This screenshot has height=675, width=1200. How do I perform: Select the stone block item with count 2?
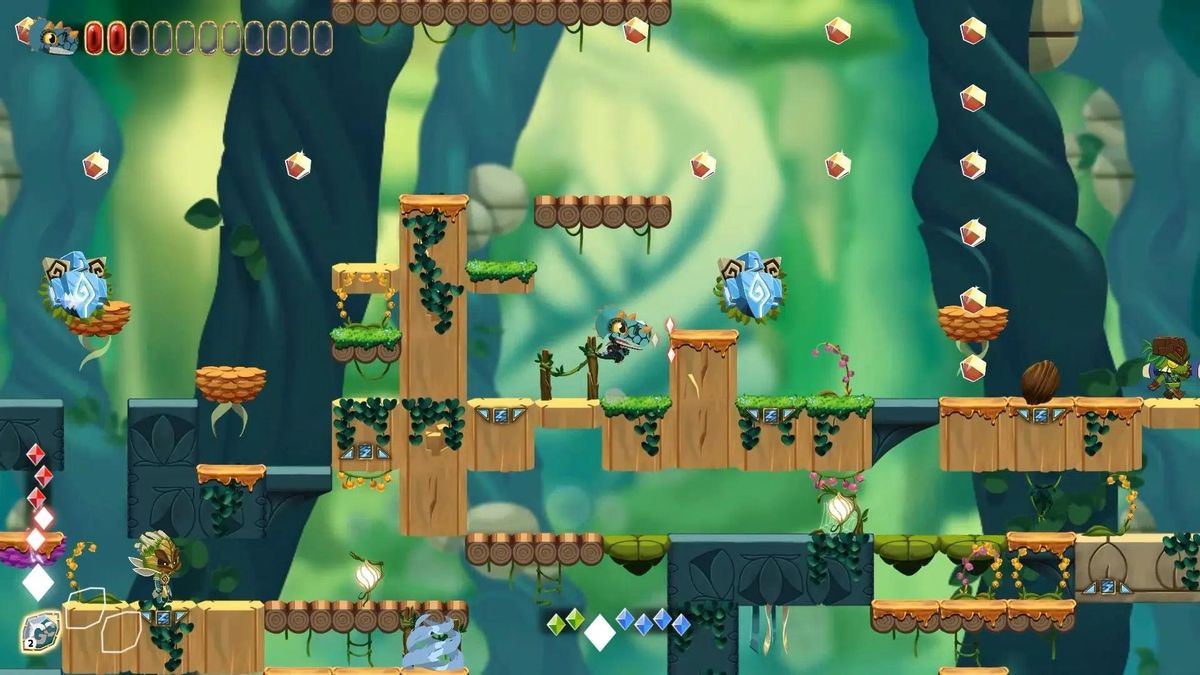40,632
